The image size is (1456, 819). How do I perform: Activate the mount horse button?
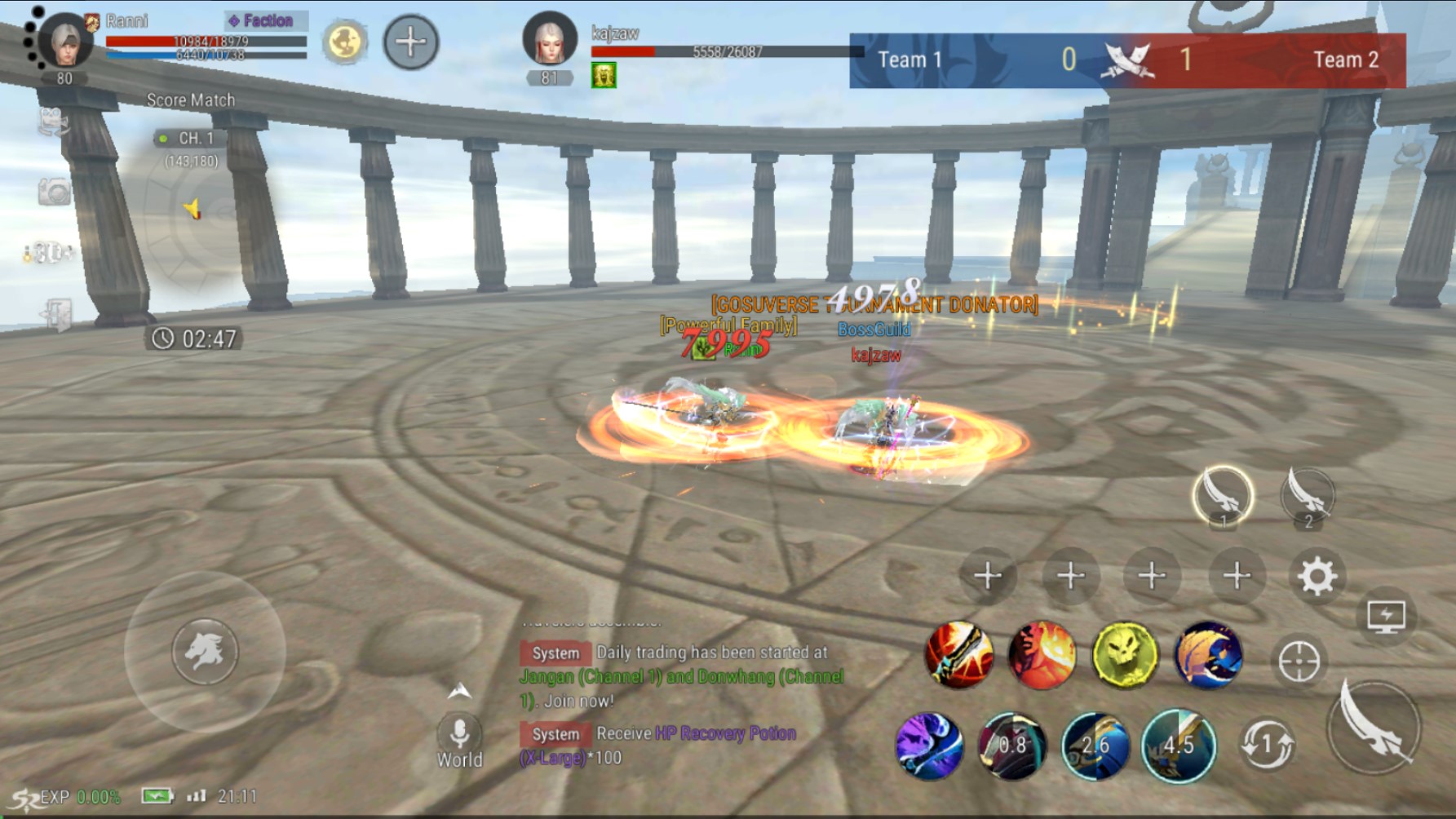click(204, 652)
